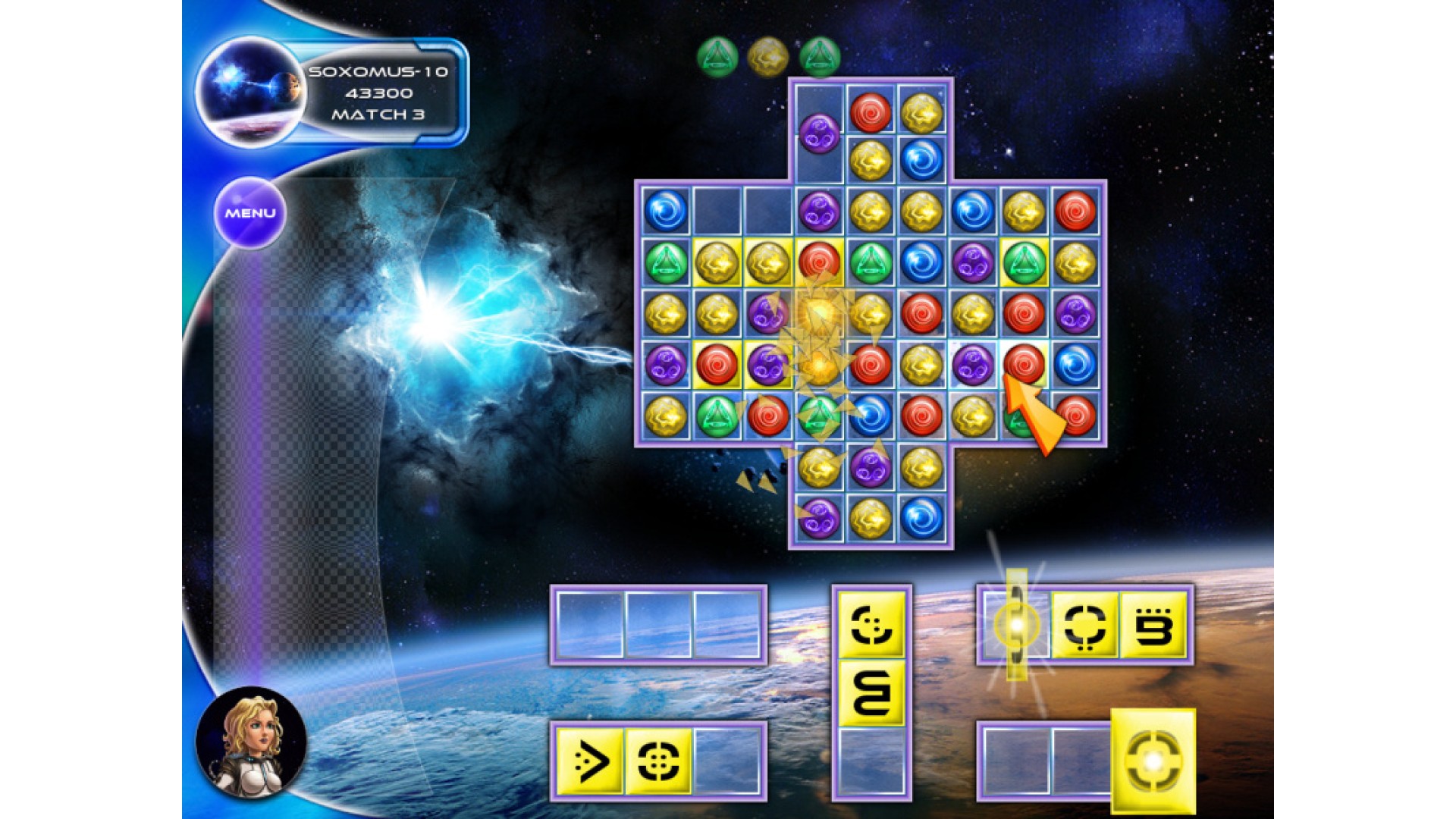Click the blue gem in the board's bottom row
Image resolution: width=1456 pixels, height=819 pixels.
coord(922,518)
